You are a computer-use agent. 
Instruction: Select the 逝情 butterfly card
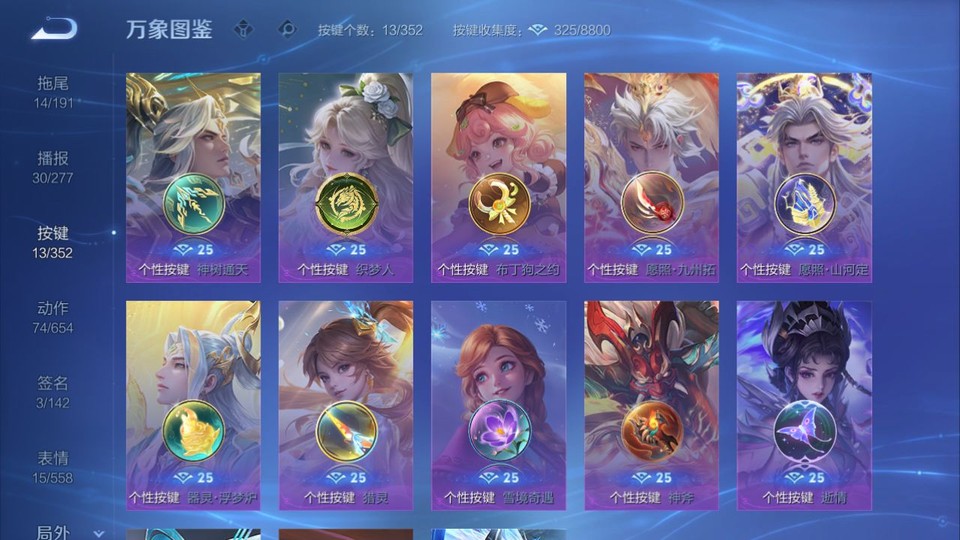(x=804, y=405)
